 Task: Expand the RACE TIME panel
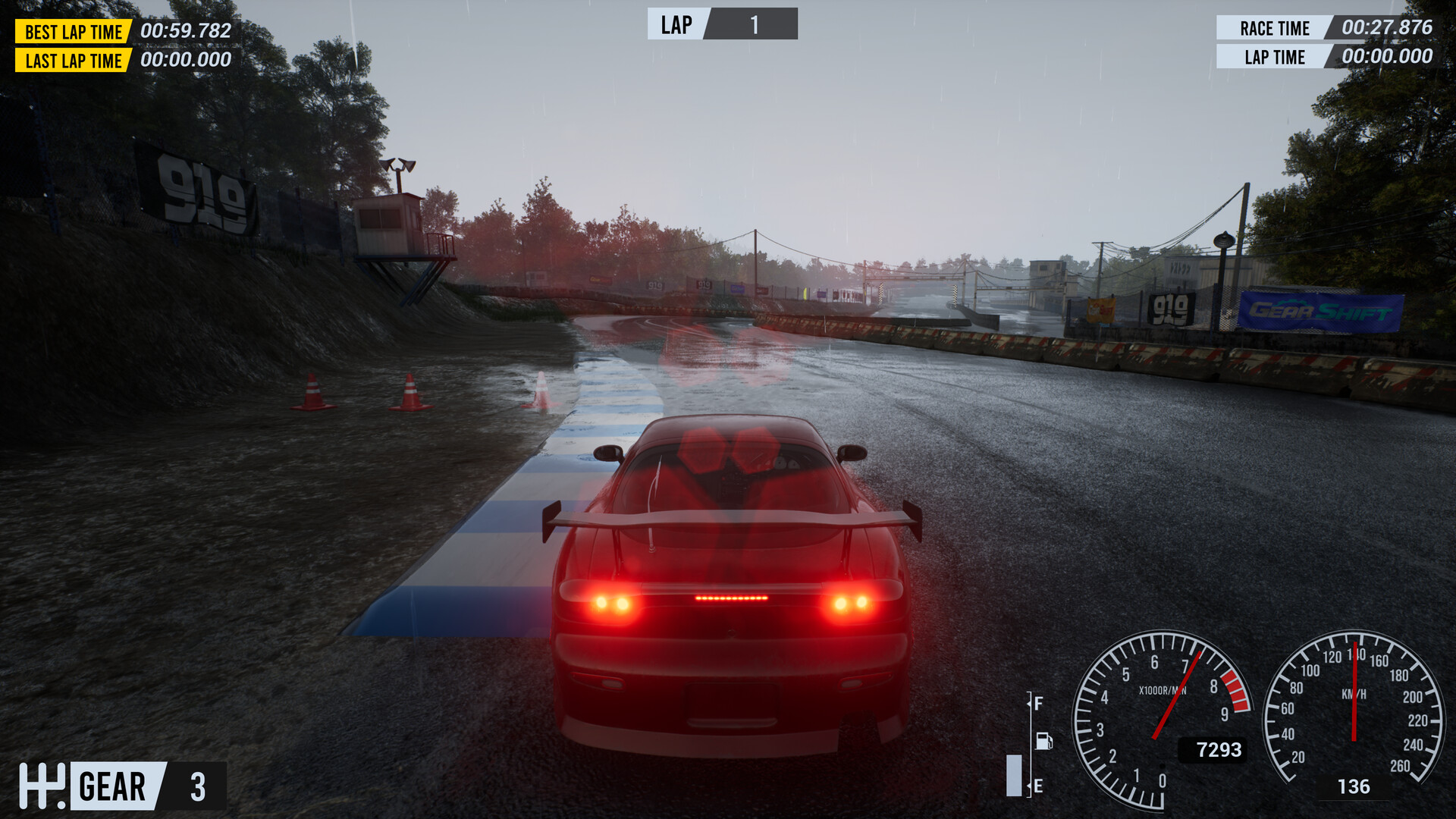[1326, 29]
